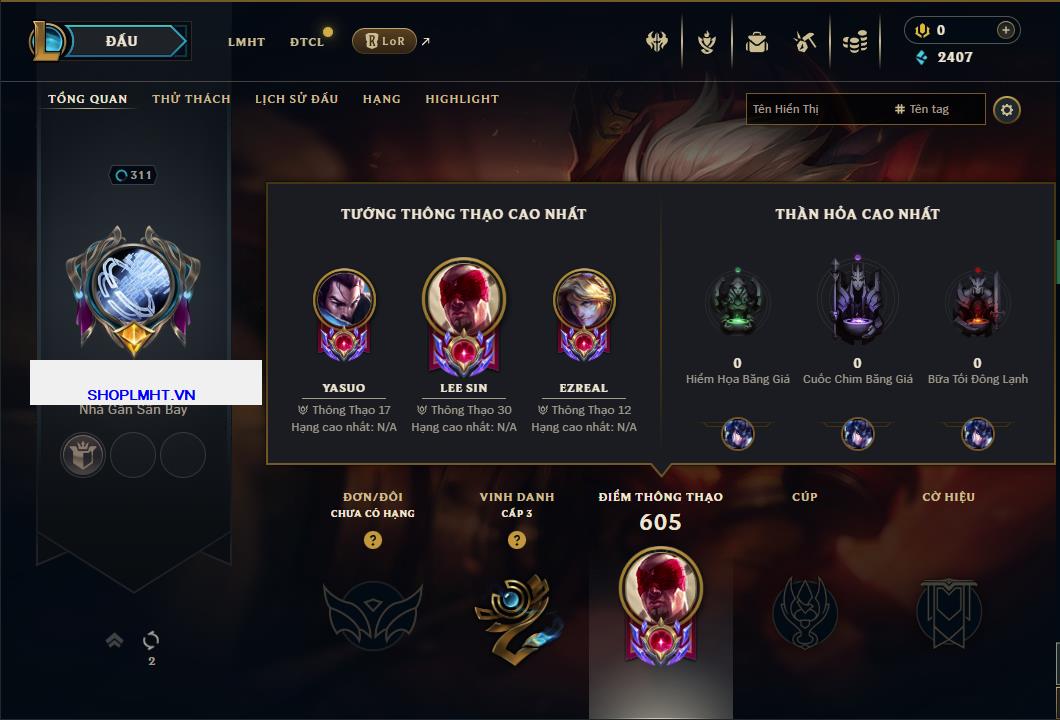Open profile settings gear icon

1007,109
